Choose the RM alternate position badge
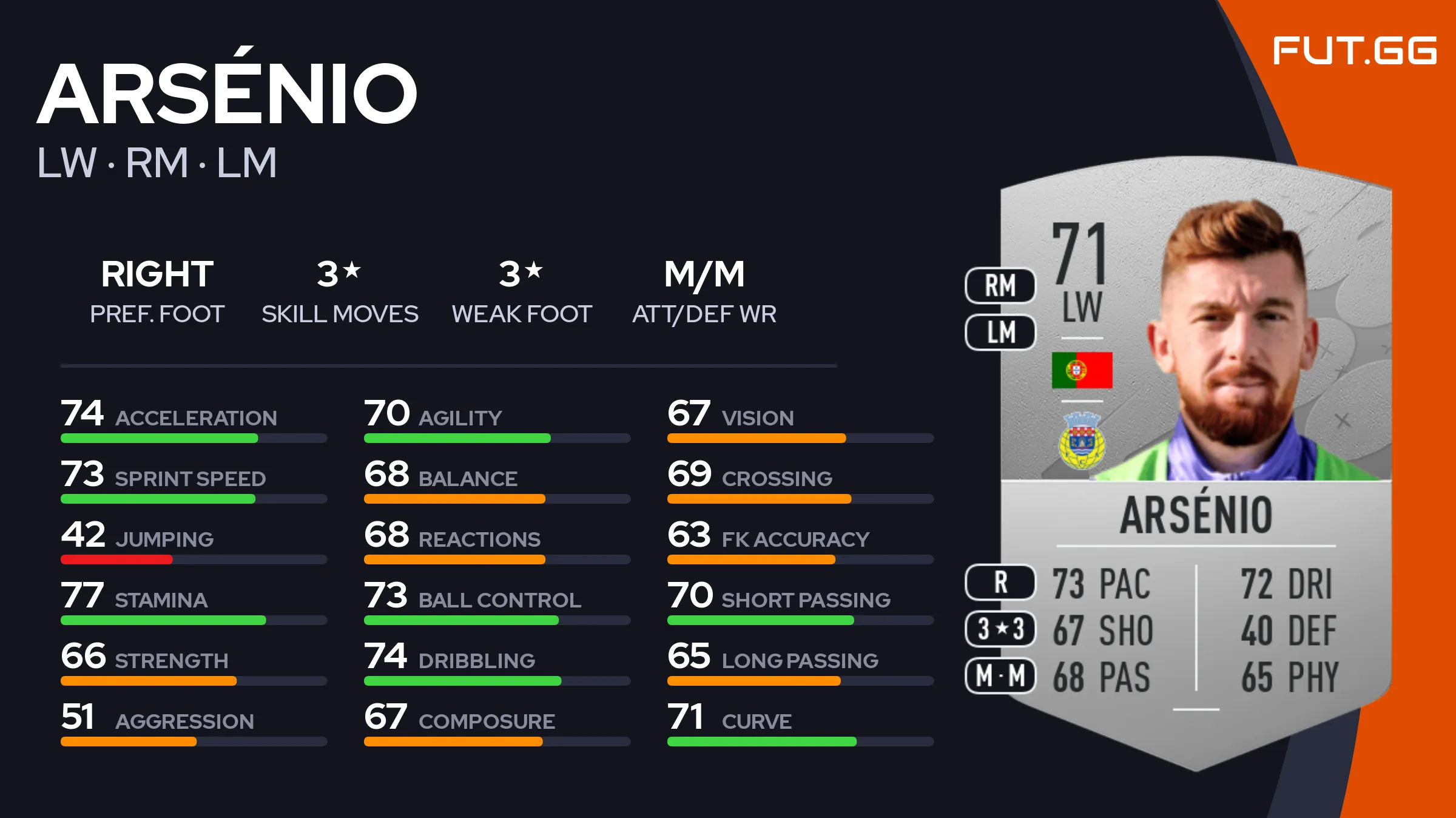The image size is (1456, 818). (1000, 286)
